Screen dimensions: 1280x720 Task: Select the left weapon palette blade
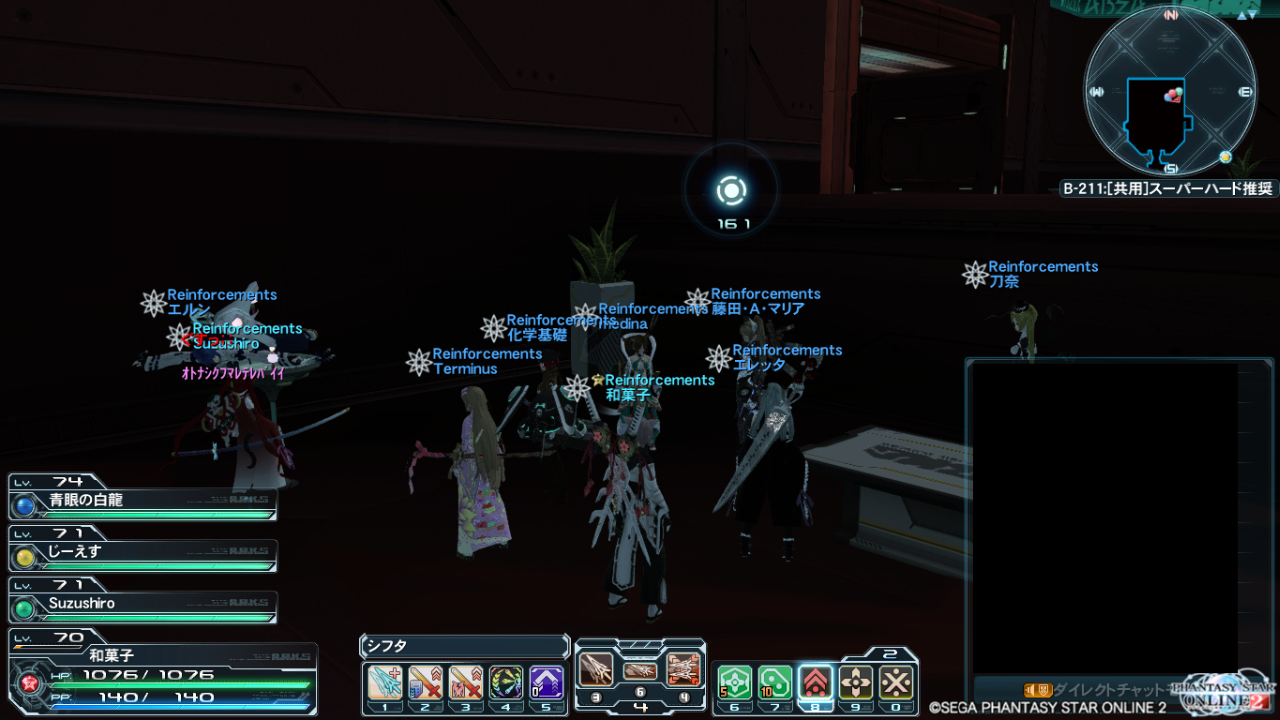pos(596,667)
